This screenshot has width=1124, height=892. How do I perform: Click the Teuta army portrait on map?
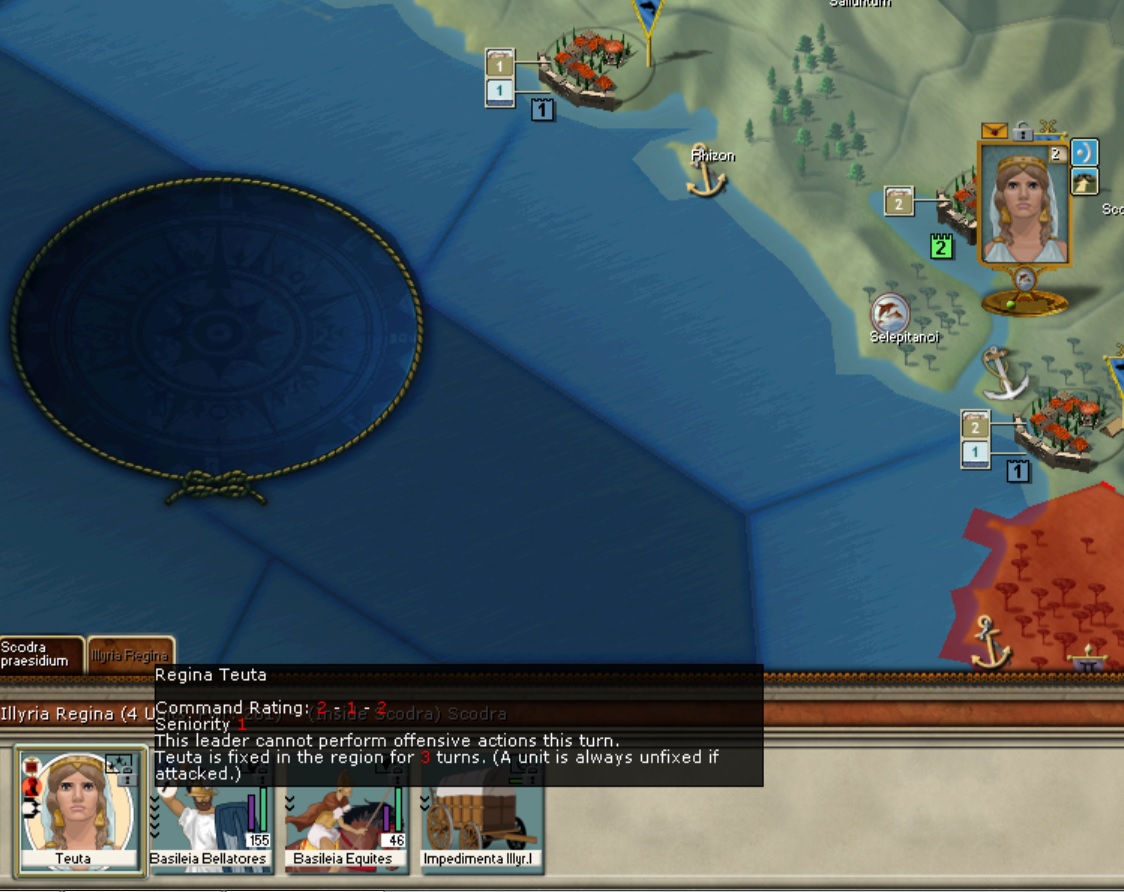1022,205
